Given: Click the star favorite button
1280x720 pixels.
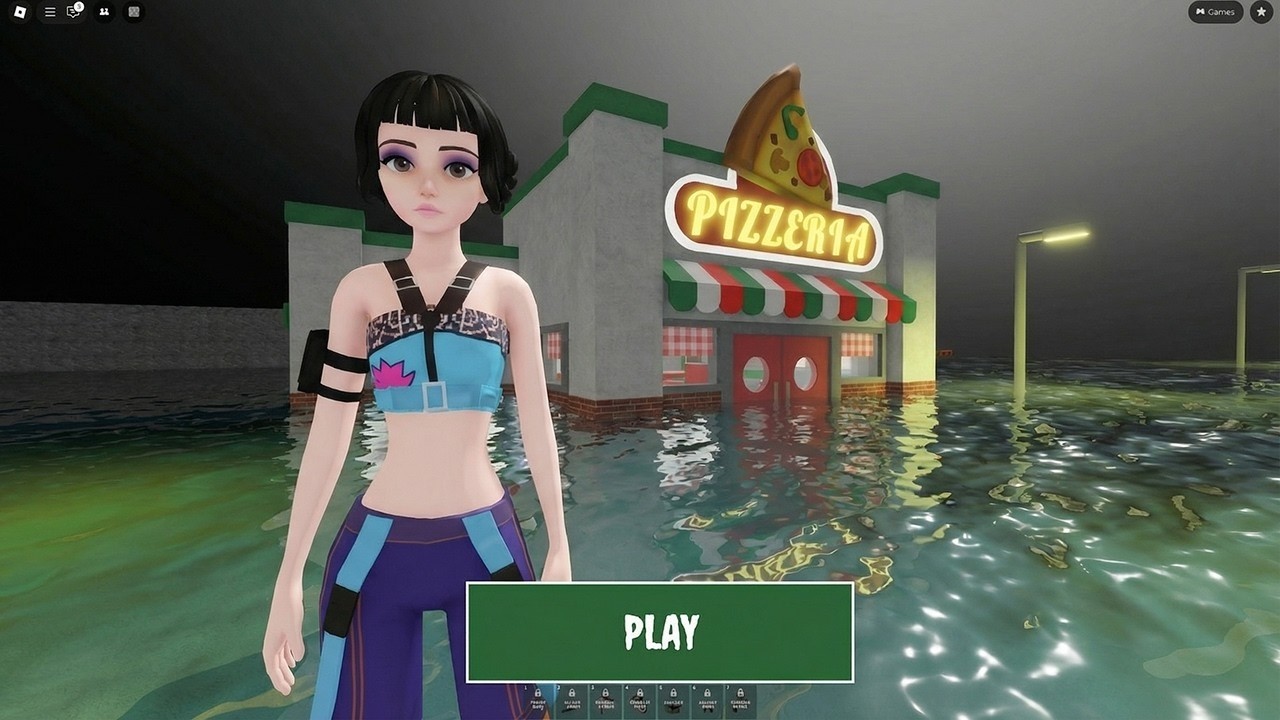Looking at the screenshot, I should coord(1259,12).
